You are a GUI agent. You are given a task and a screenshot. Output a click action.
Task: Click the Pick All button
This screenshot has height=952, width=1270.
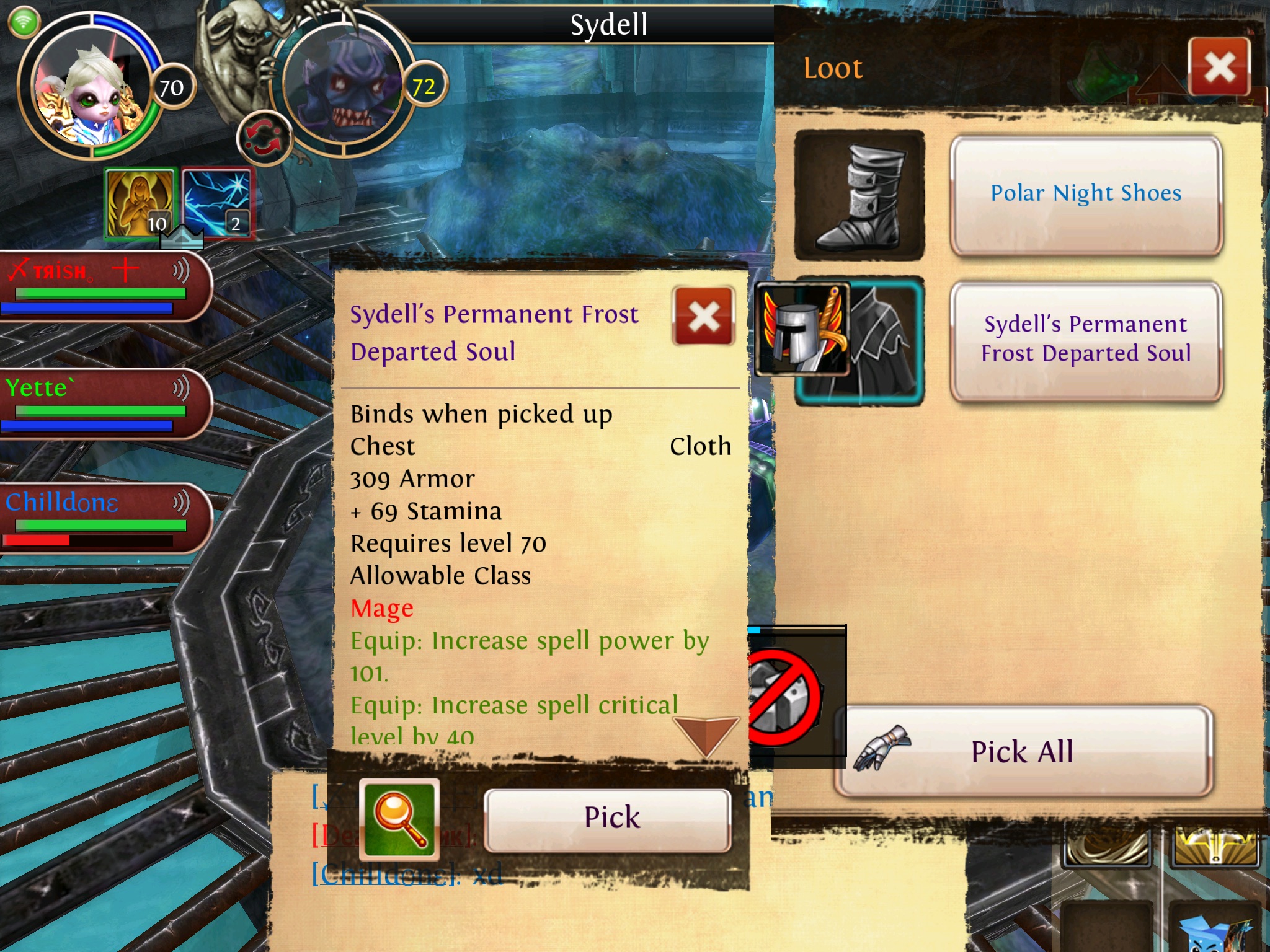pos(1023,751)
